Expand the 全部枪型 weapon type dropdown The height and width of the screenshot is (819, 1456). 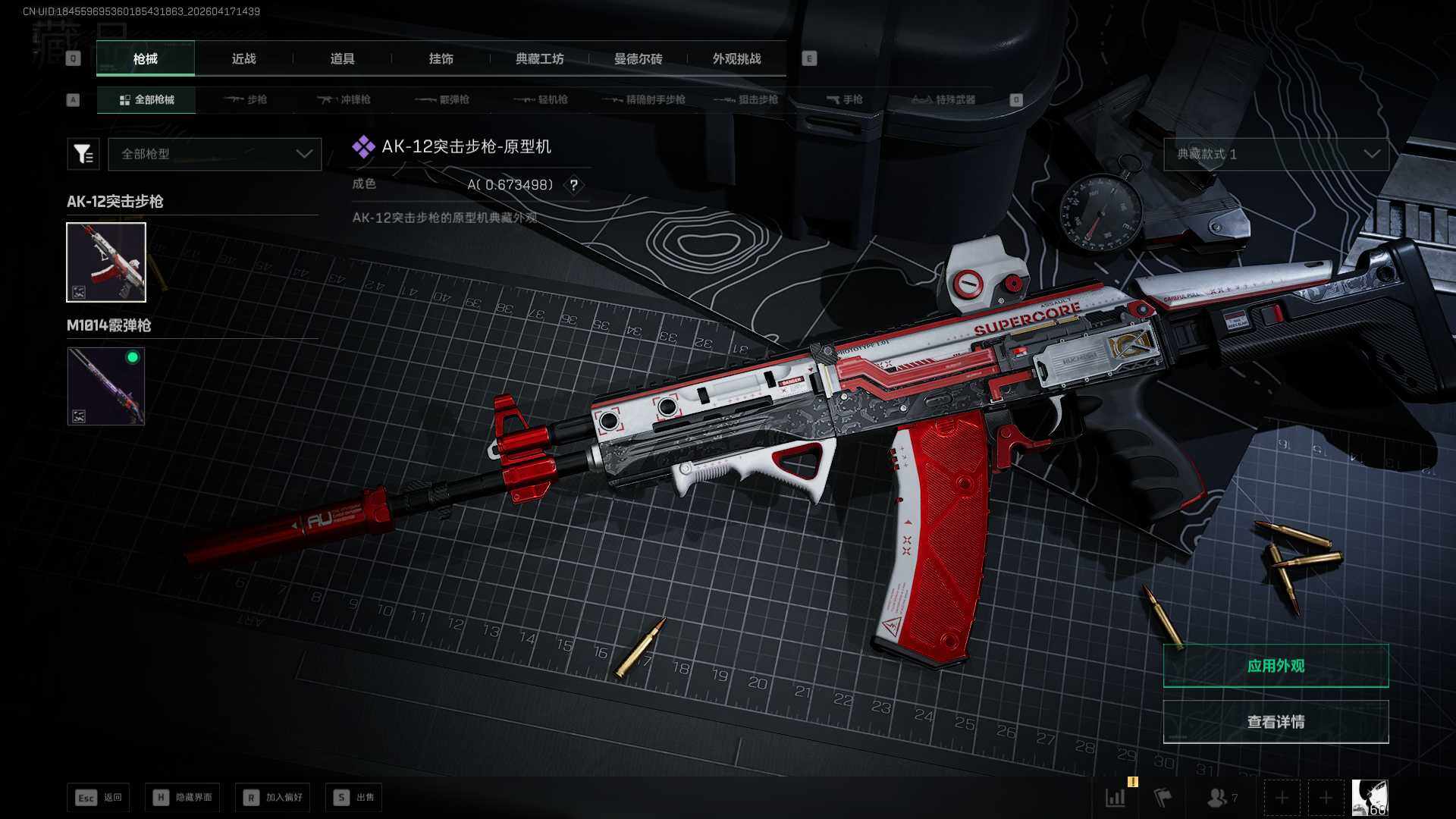(x=215, y=154)
